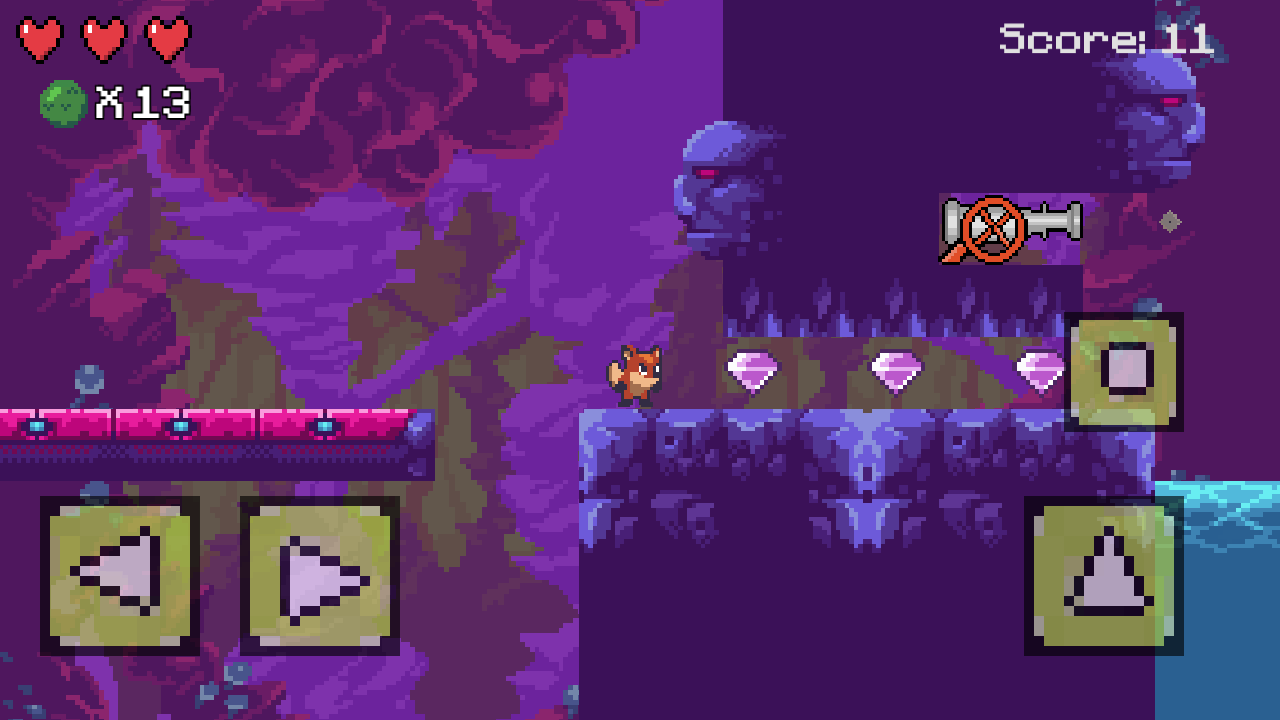Click the leftmost pink diamond collectible
Screen dimensions: 1280x720
click(x=755, y=372)
